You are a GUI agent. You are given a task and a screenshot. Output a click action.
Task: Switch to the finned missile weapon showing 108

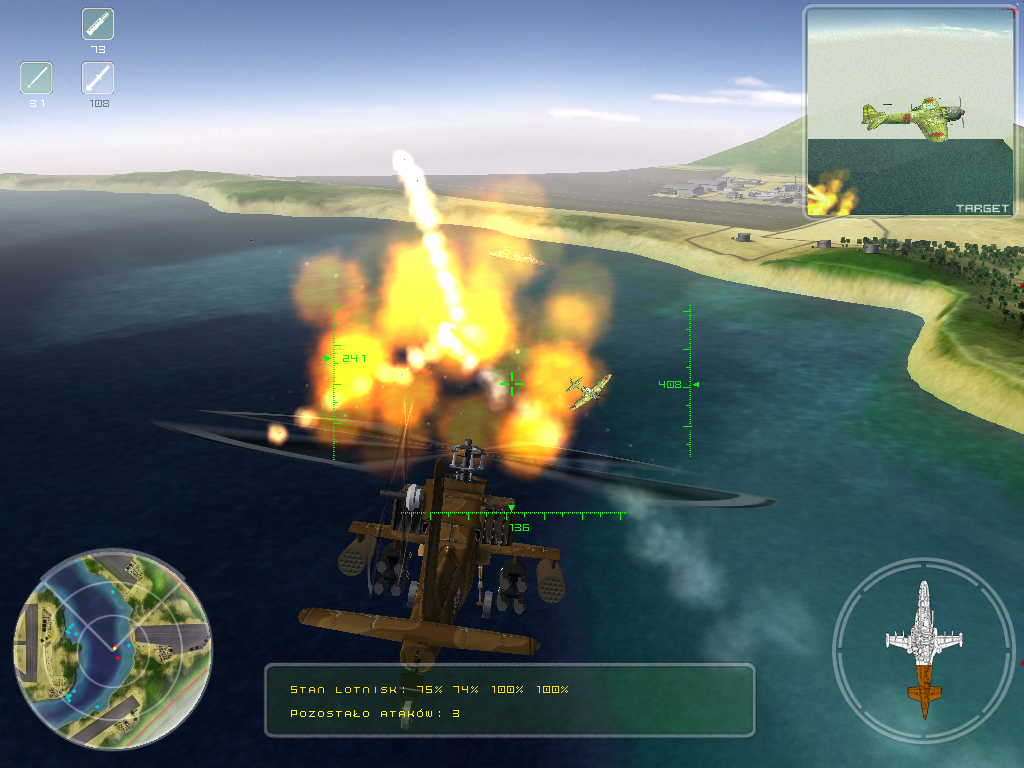98,78
